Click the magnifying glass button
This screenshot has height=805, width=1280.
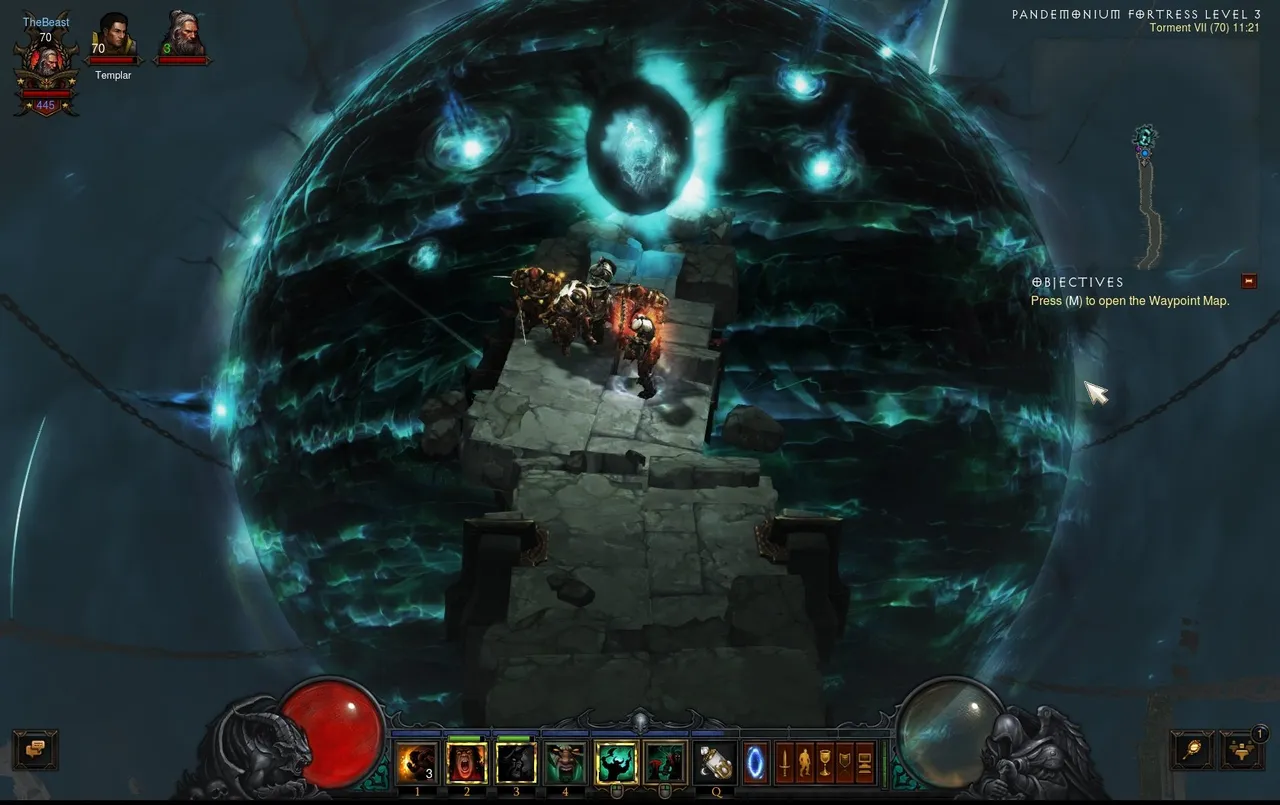(x=1192, y=750)
